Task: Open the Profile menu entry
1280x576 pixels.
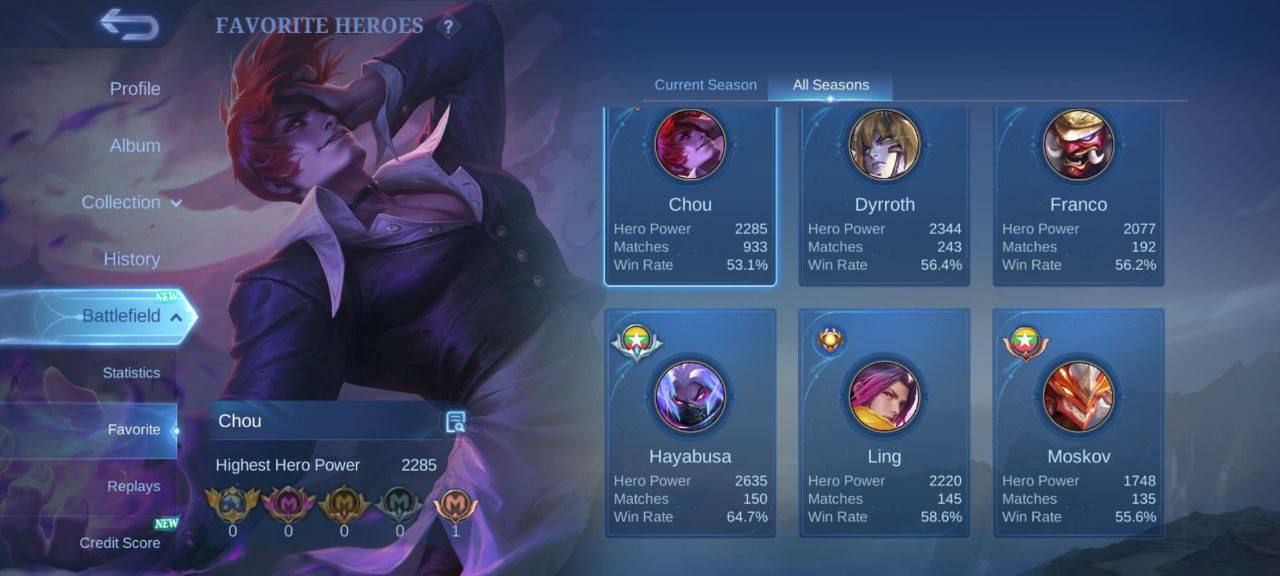Action: click(135, 89)
